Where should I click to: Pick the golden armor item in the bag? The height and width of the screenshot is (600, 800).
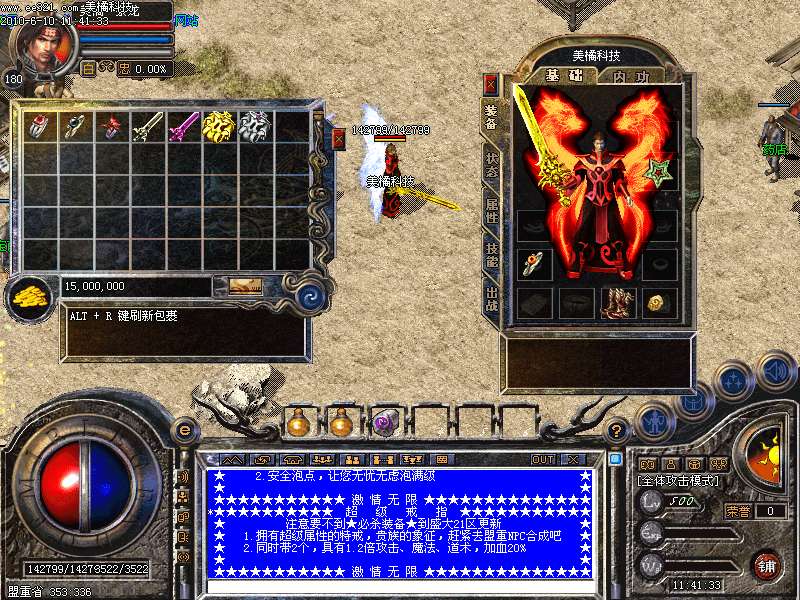click(218, 126)
